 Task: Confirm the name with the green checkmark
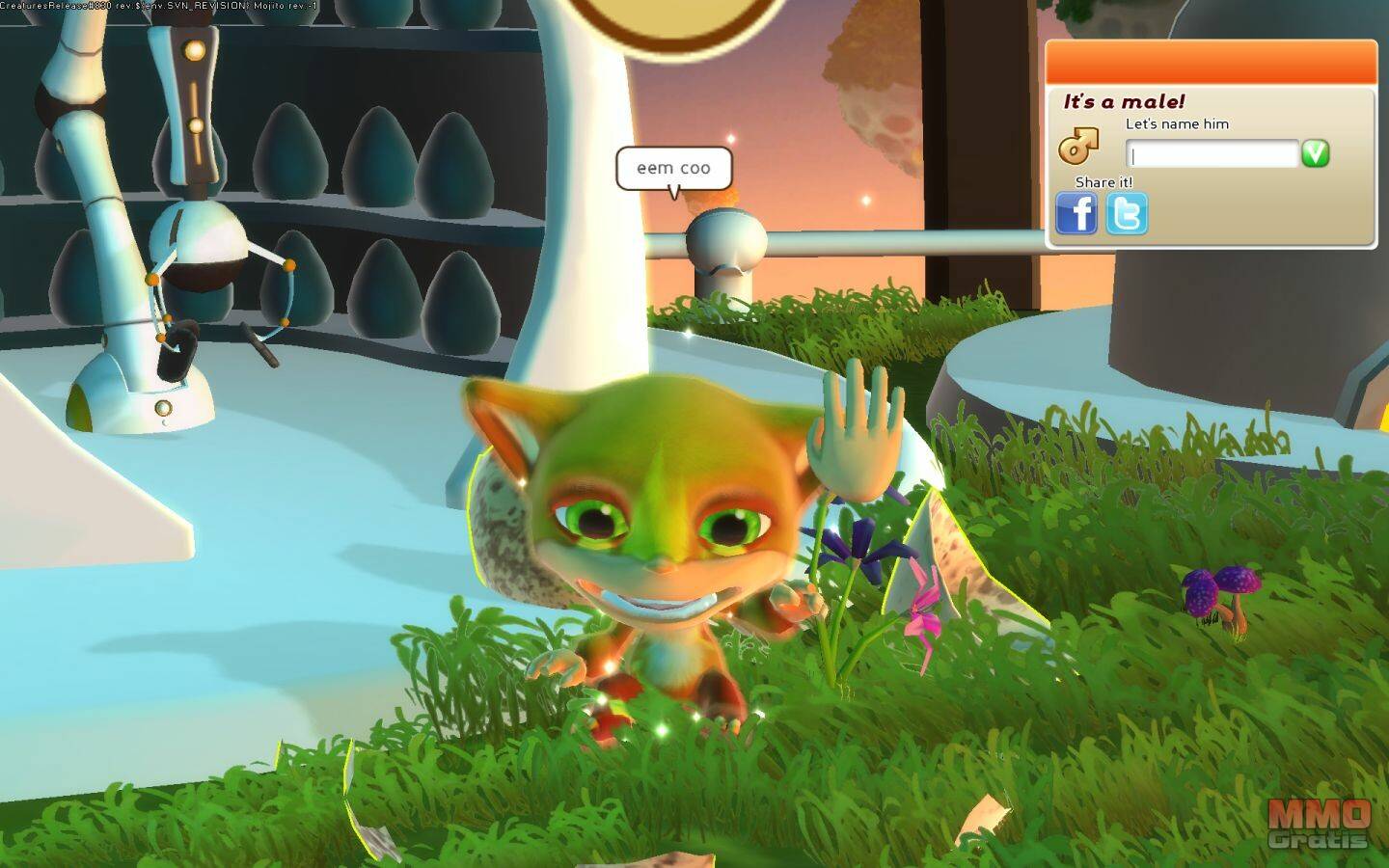[1315, 153]
